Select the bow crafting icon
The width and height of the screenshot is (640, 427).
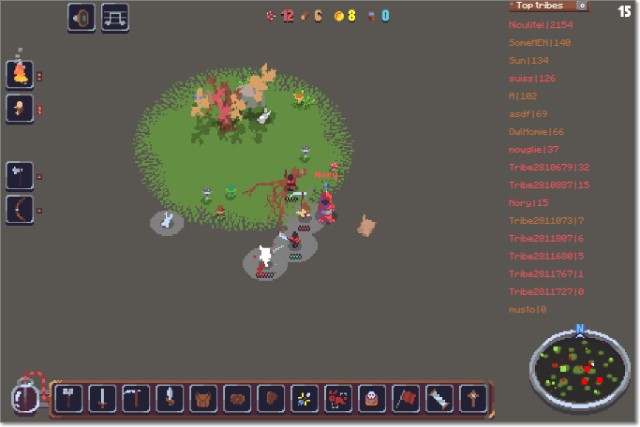point(19,210)
